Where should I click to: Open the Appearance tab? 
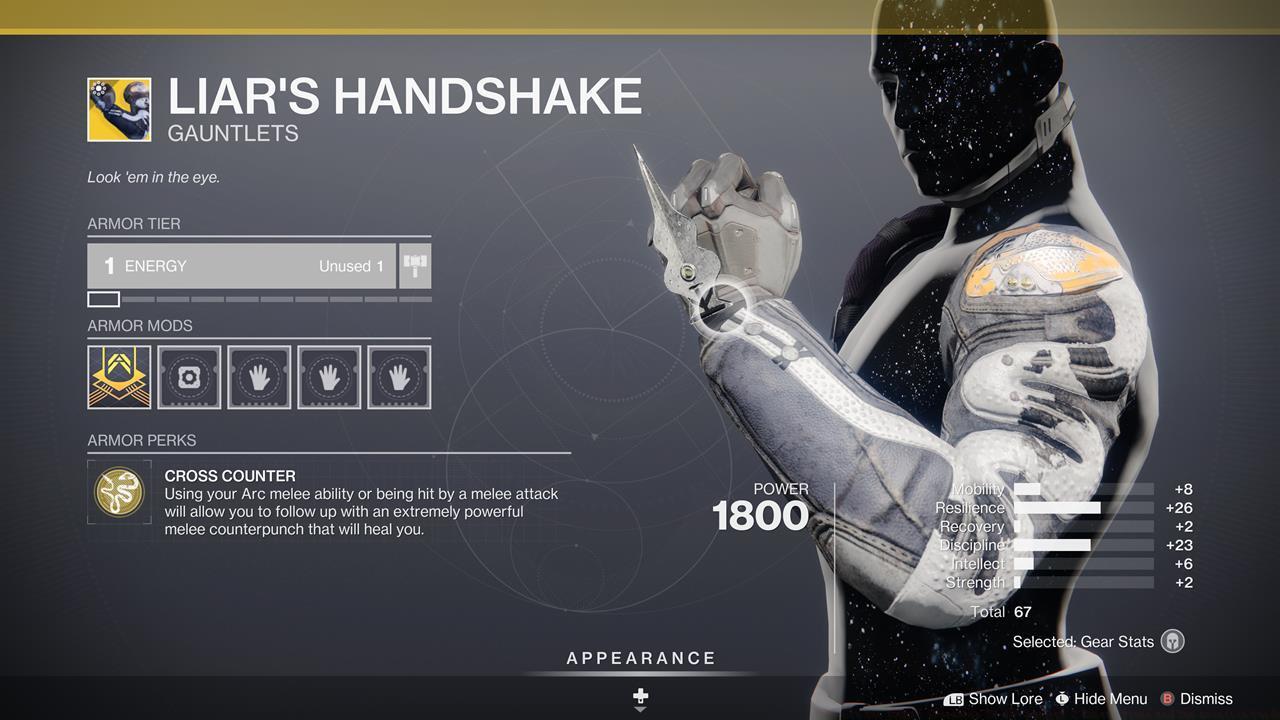pyautogui.click(x=640, y=658)
